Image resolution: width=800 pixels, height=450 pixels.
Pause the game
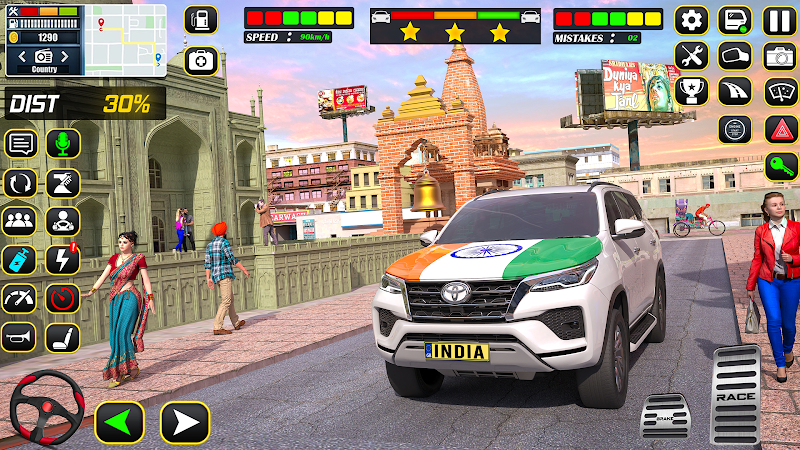point(779,21)
